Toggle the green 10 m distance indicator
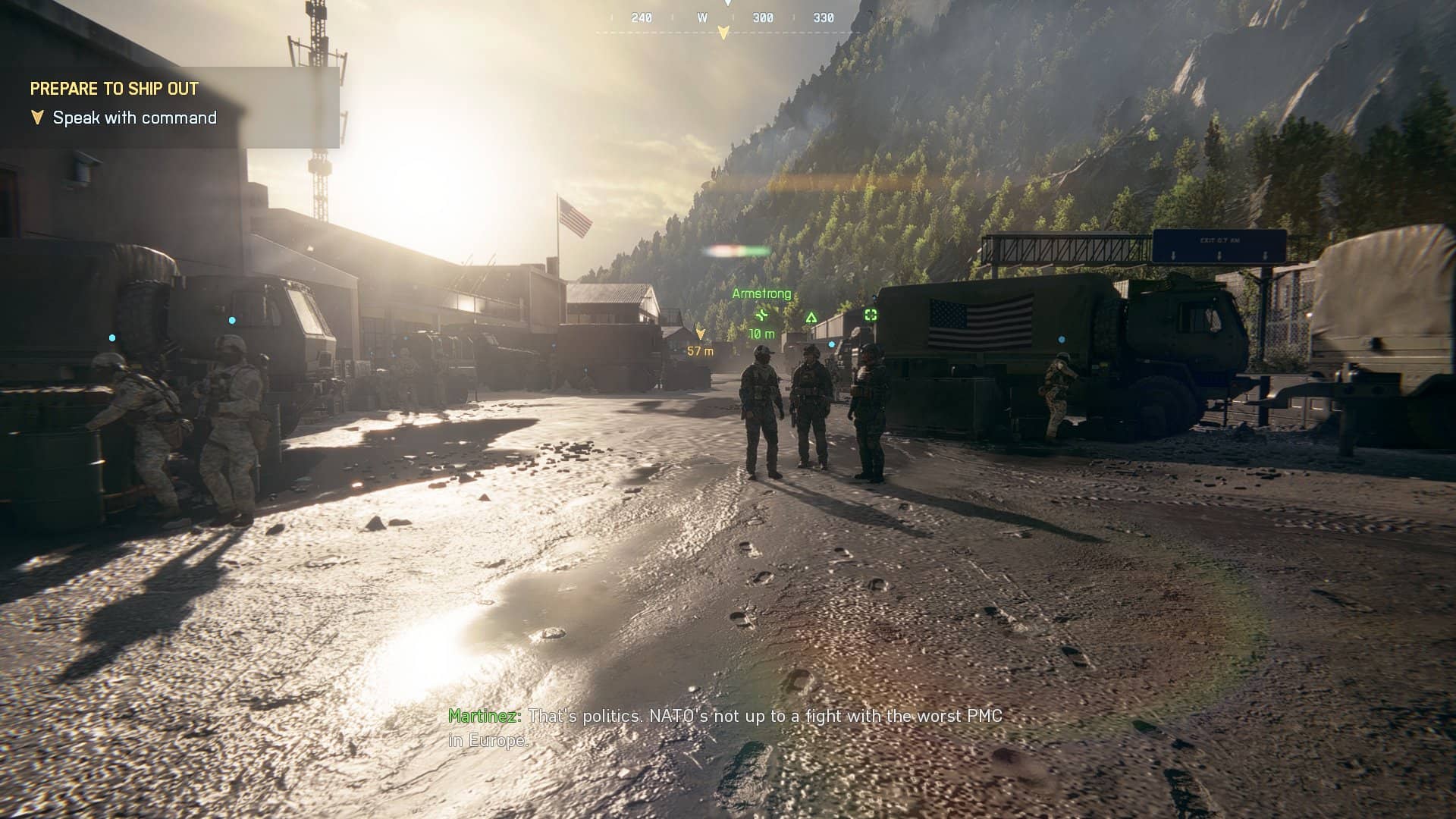This screenshot has width=1456, height=819. click(x=761, y=334)
